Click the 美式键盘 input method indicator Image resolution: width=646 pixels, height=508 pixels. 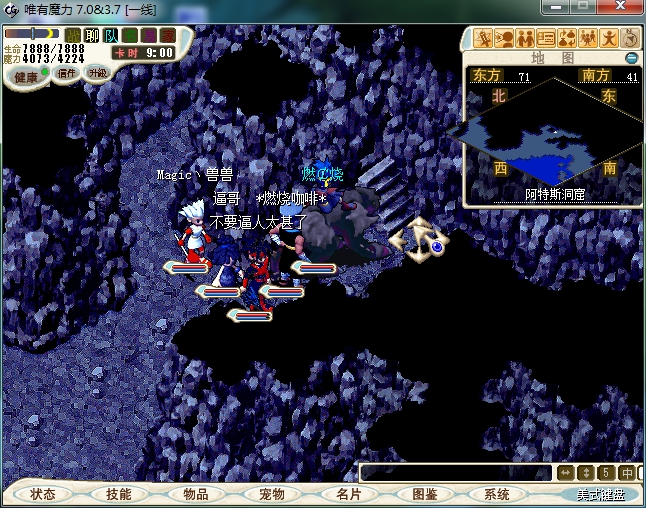(x=600, y=494)
